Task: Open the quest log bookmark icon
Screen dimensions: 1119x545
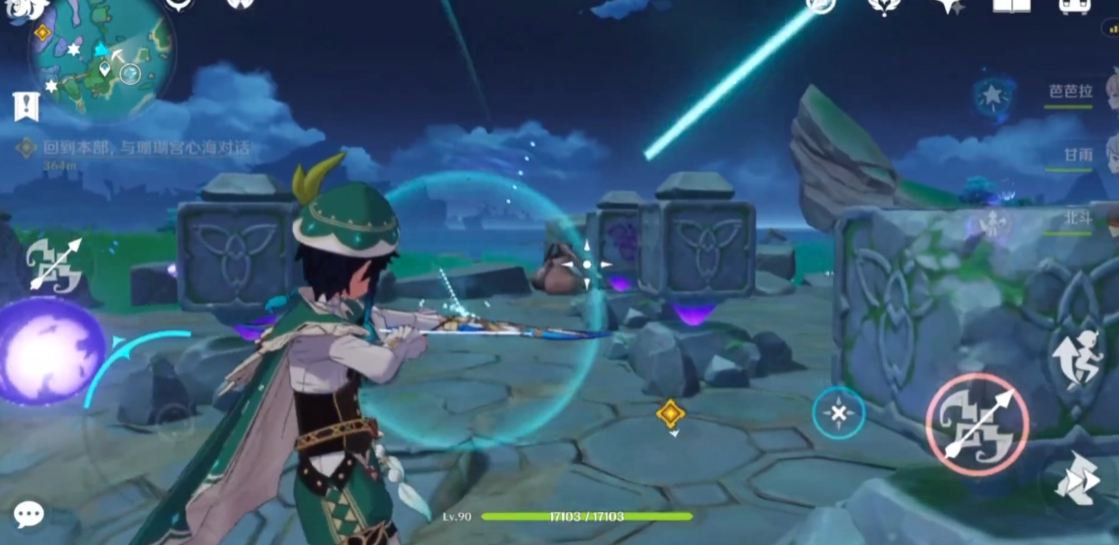Action: point(27,106)
